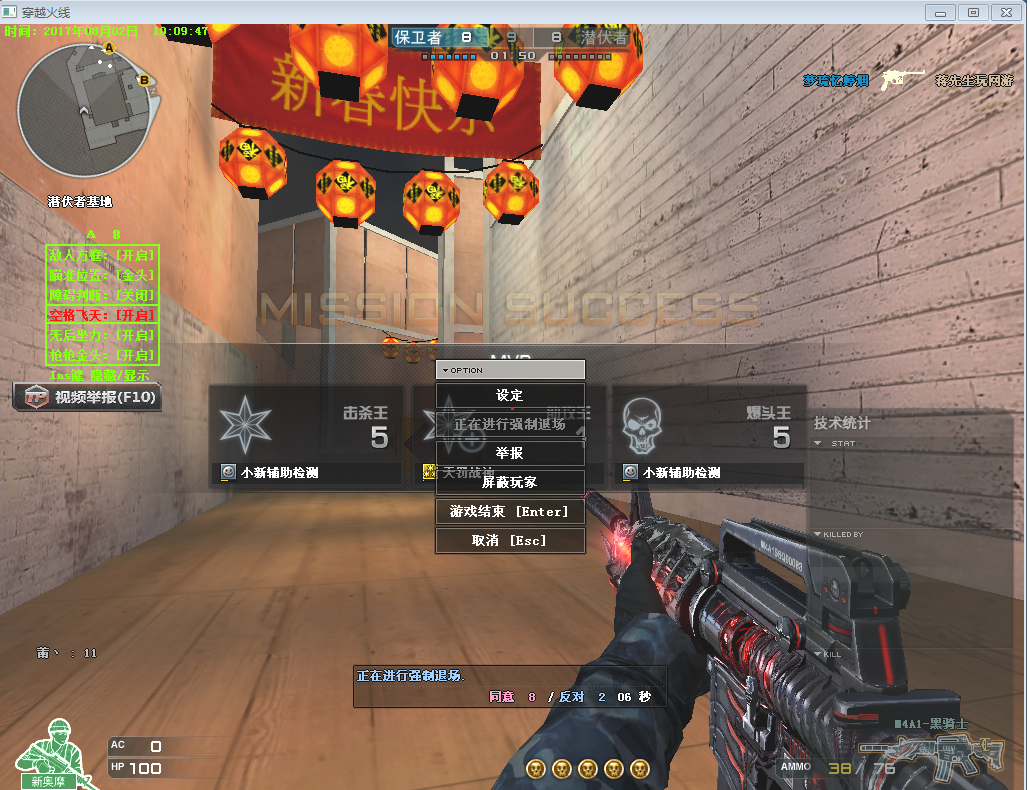Open the 视频举报 video report button

pyautogui.click(x=88, y=397)
